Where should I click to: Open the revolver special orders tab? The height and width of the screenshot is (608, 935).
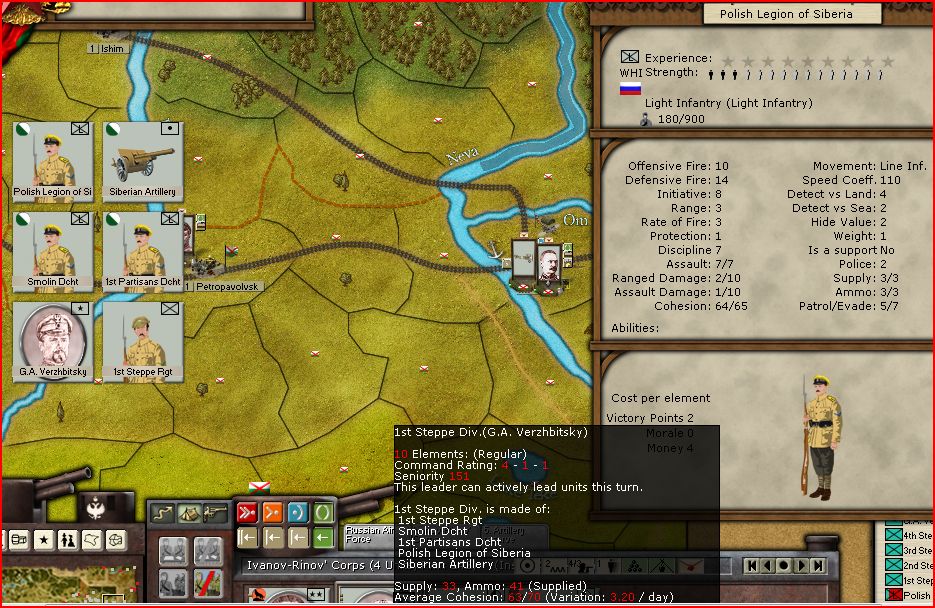tap(214, 514)
